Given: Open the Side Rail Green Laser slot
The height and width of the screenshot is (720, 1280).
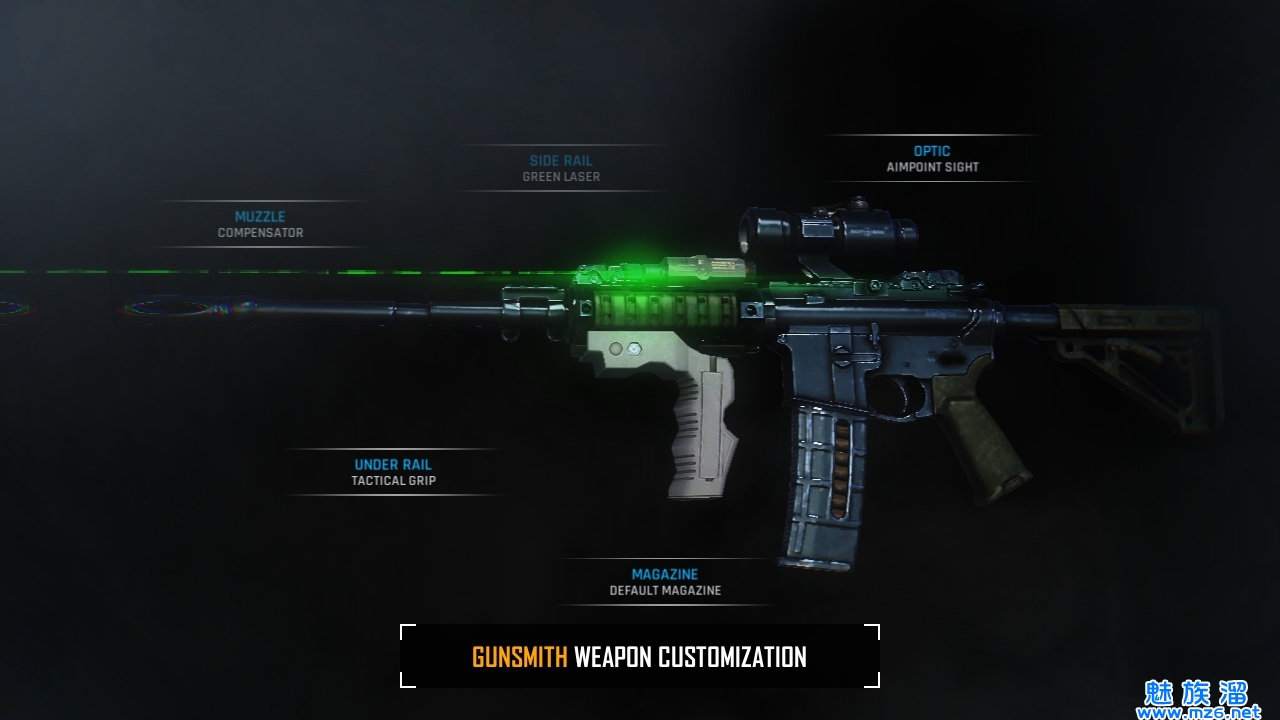Looking at the screenshot, I should point(561,168).
